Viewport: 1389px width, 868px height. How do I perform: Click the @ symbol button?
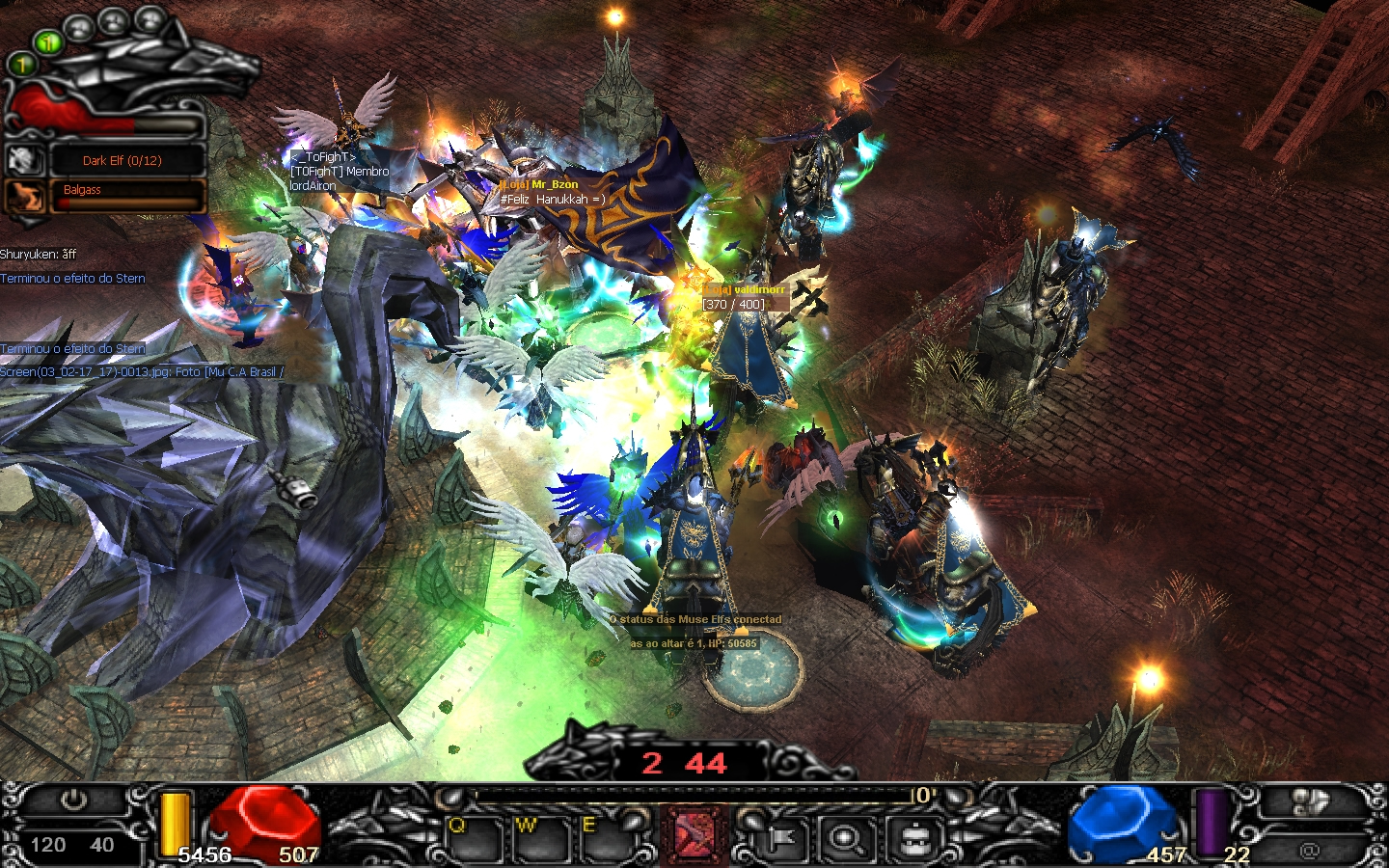click(x=1309, y=850)
